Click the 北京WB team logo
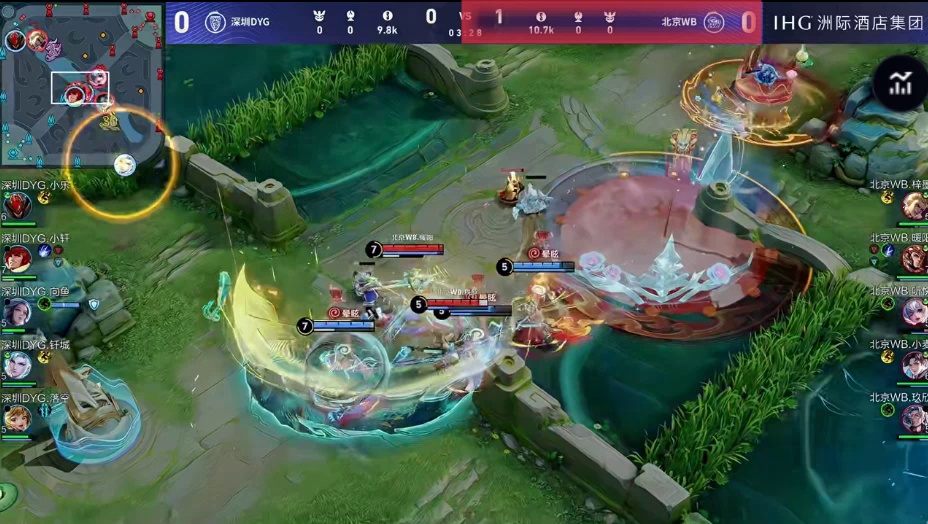The height and width of the screenshot is (524, 928). 713,22
